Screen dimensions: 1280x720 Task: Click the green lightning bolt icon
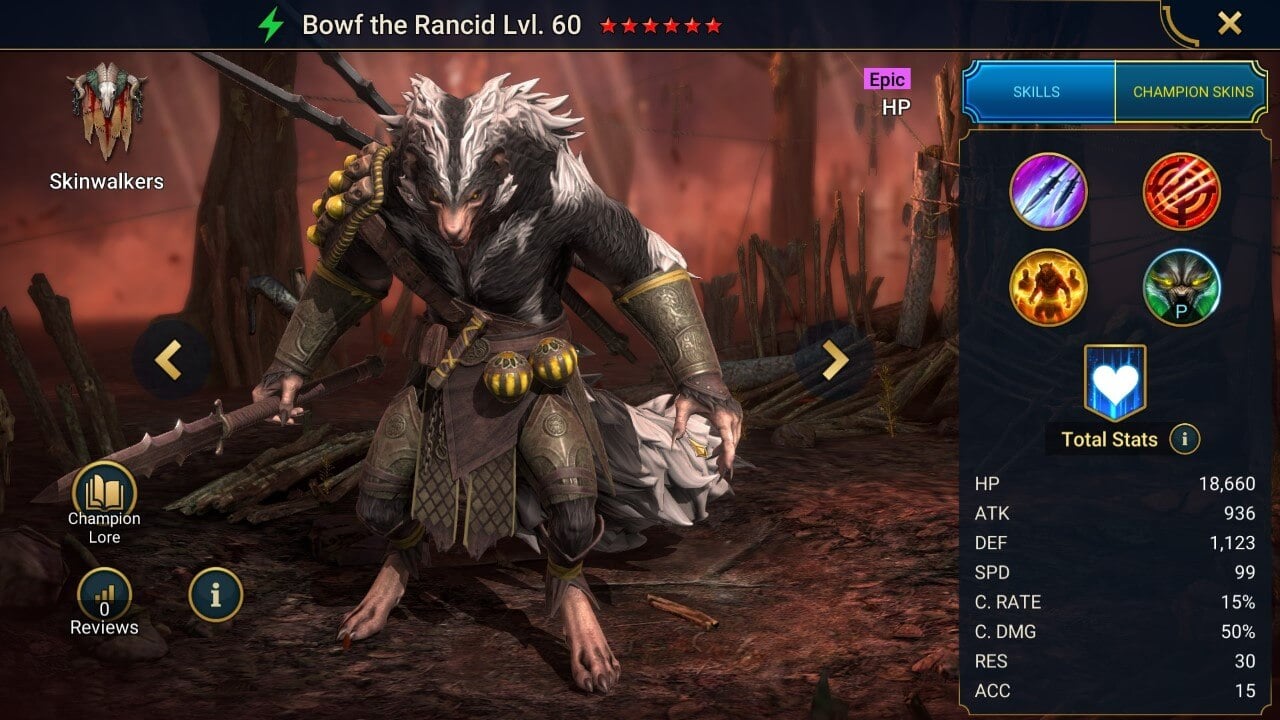pyautogui.click(x=271, y=26)
